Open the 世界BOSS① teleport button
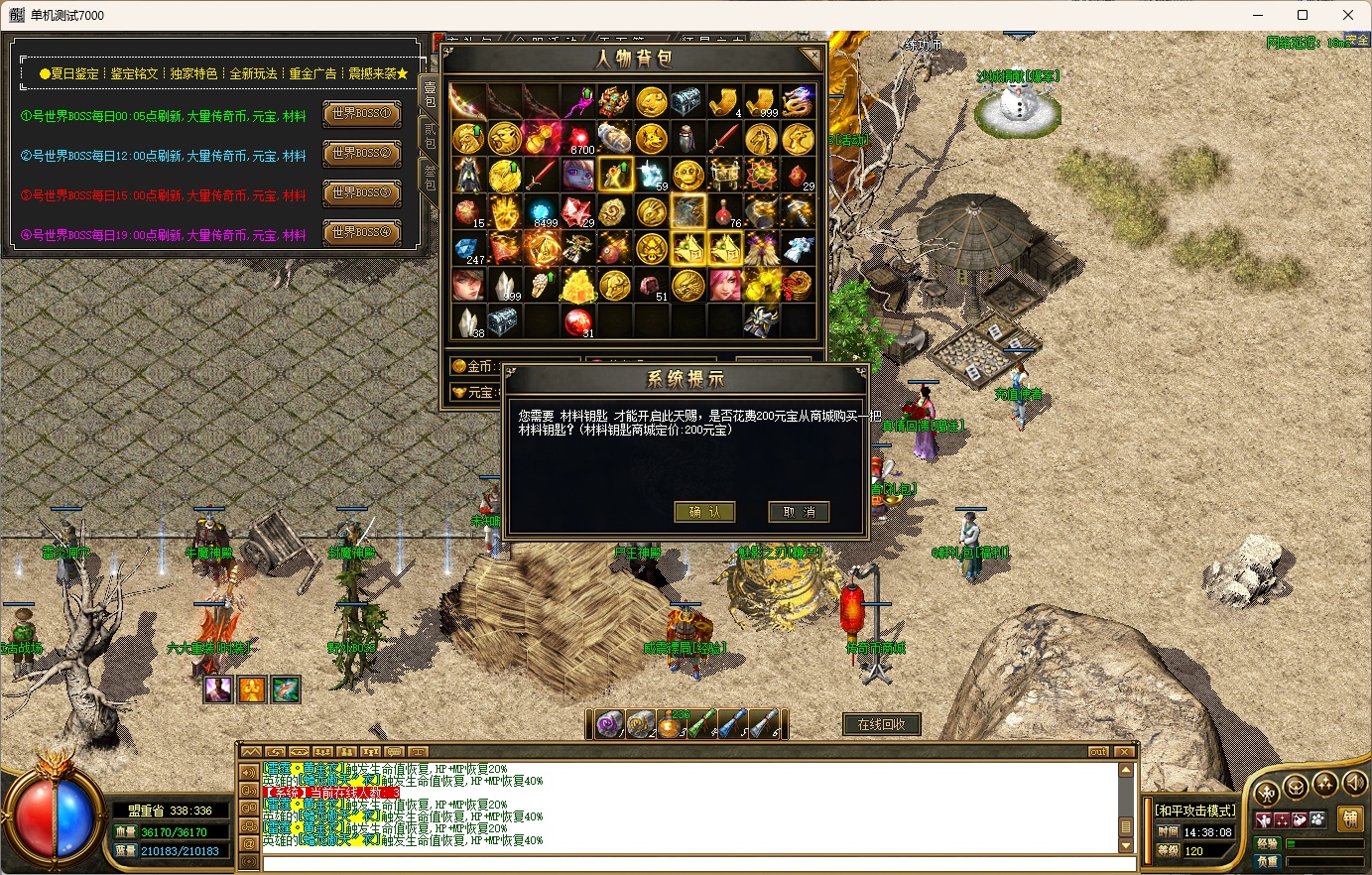The height and width of the screenshot is (875, 1372). point(361,115)
